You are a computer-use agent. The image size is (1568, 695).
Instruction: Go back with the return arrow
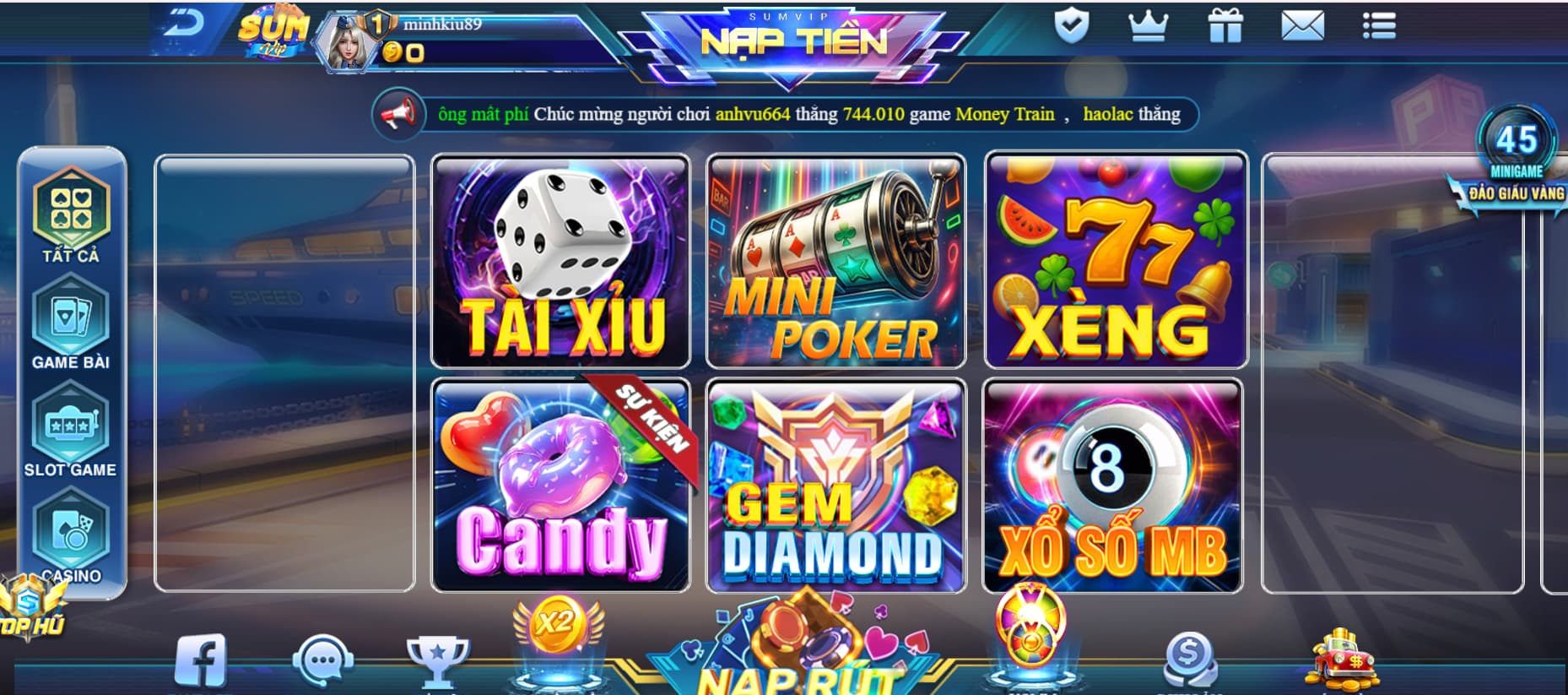pyautogui.click(x=183, y=24)
